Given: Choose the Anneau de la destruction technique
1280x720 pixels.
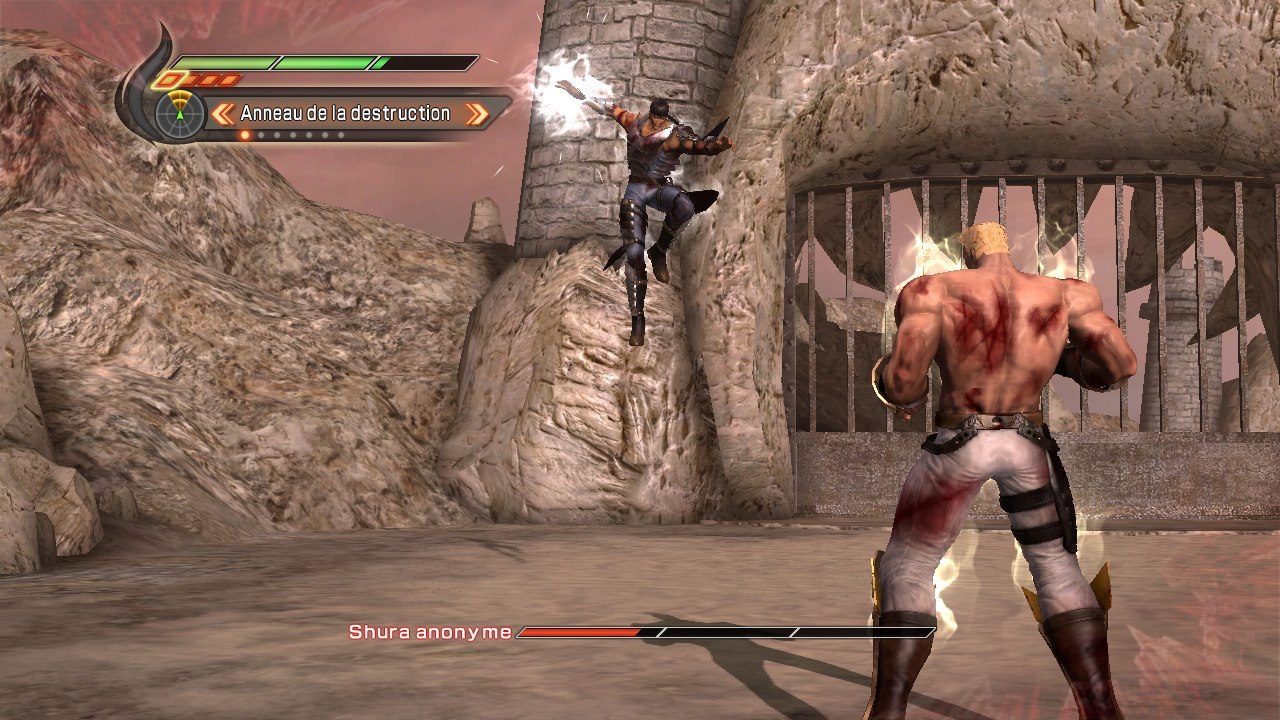Looking at the screenshot, I should click(x=345, y=114).
